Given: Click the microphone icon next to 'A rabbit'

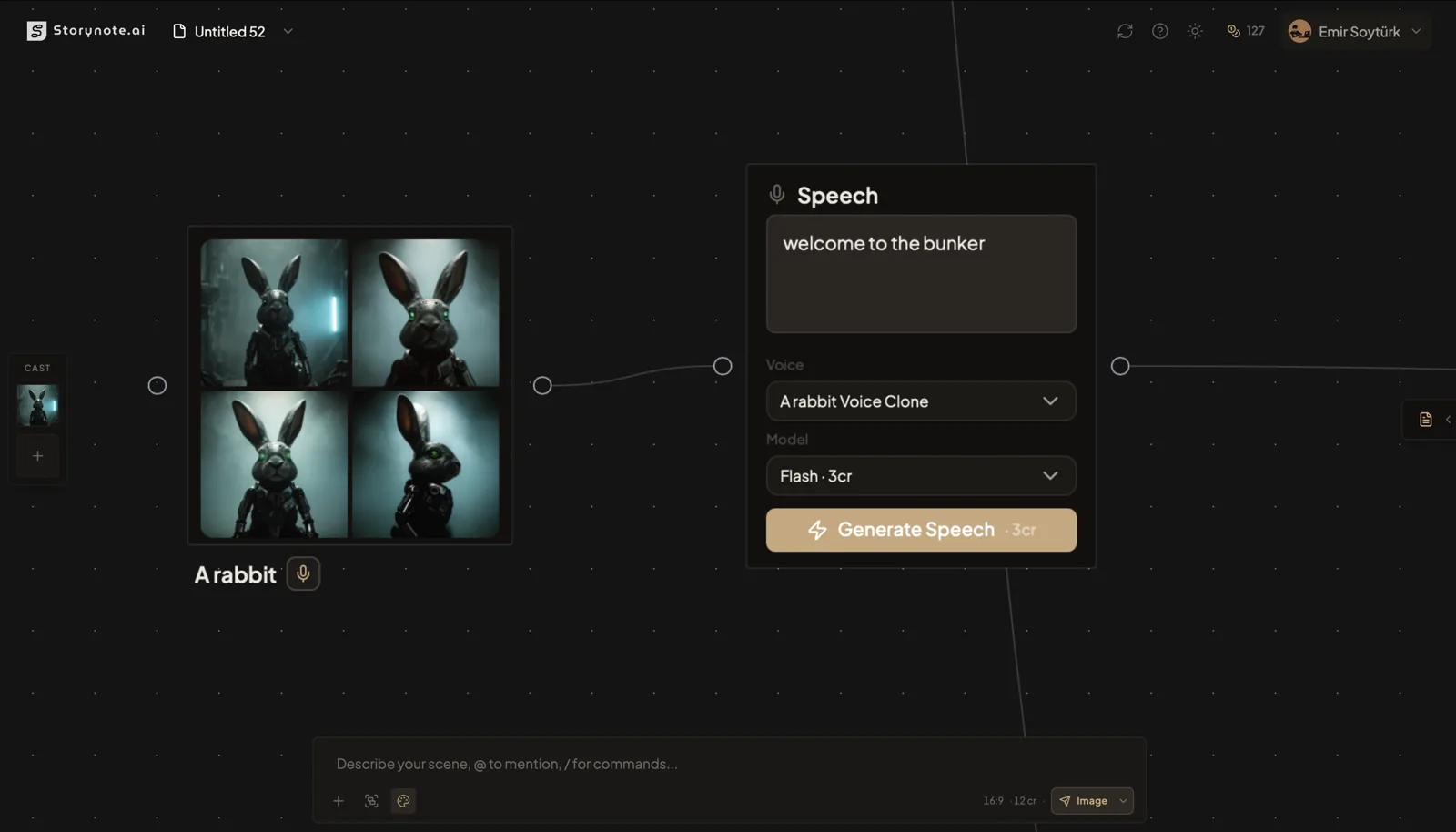Looking at the screenshot, I should pyautogui.click(x=303, y=573).
